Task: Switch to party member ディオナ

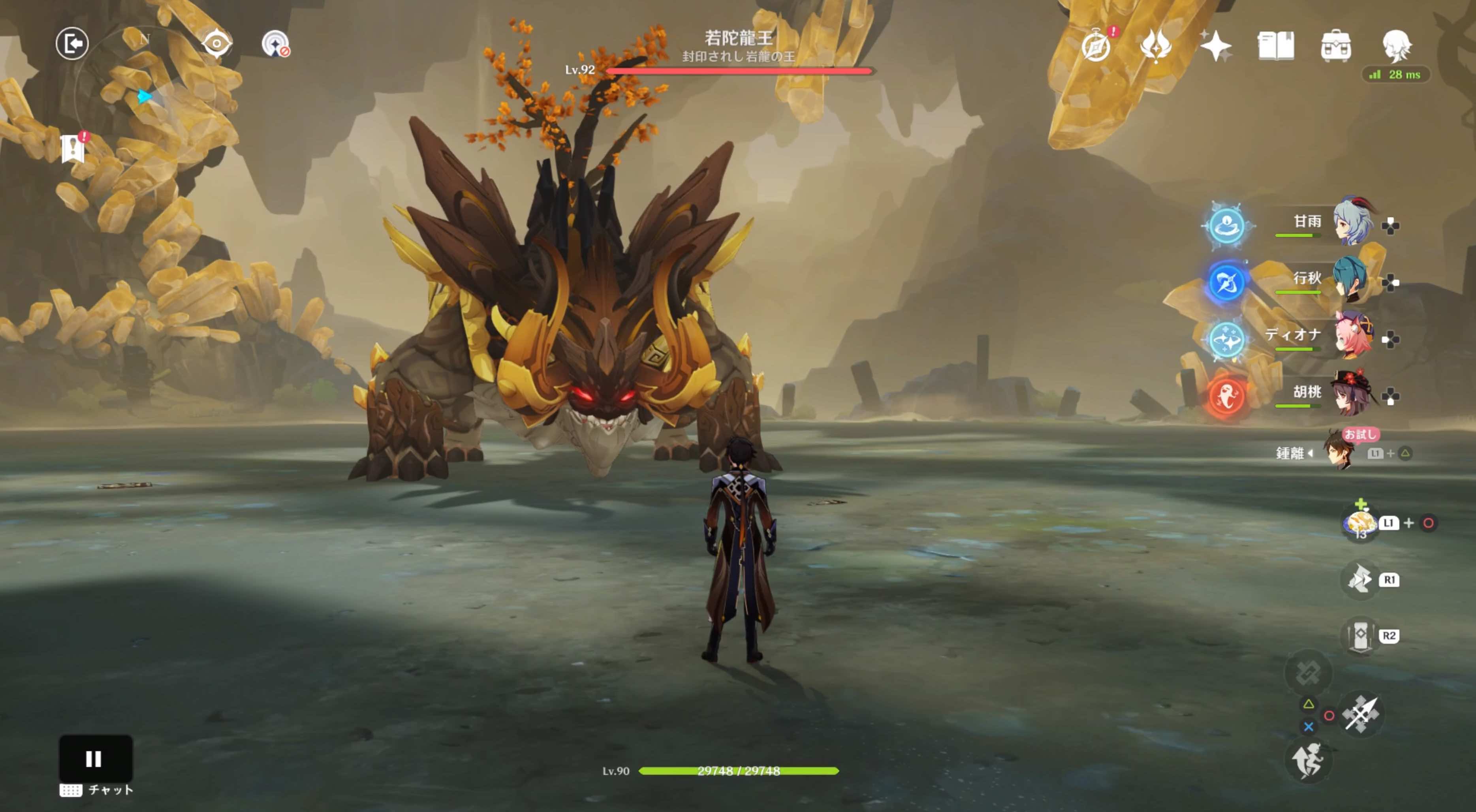Action: click(x=1352, y=336)
